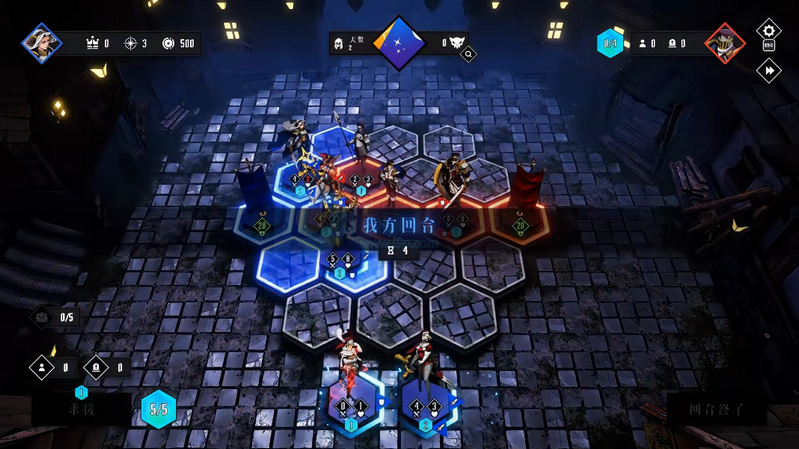Click the enemy cyan hexagon points badge

609,43
